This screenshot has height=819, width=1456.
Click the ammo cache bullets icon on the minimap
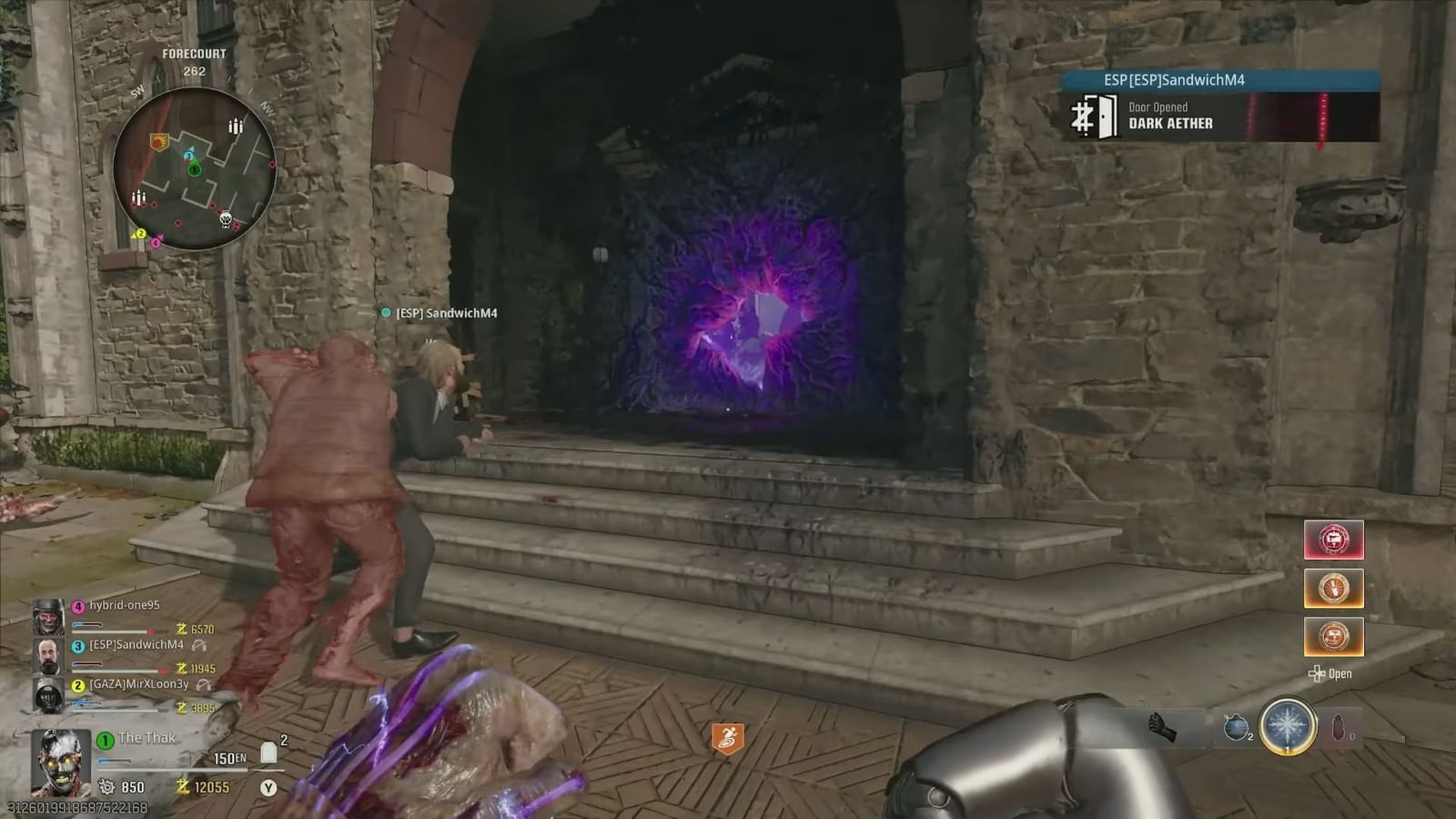click(235, 126)
